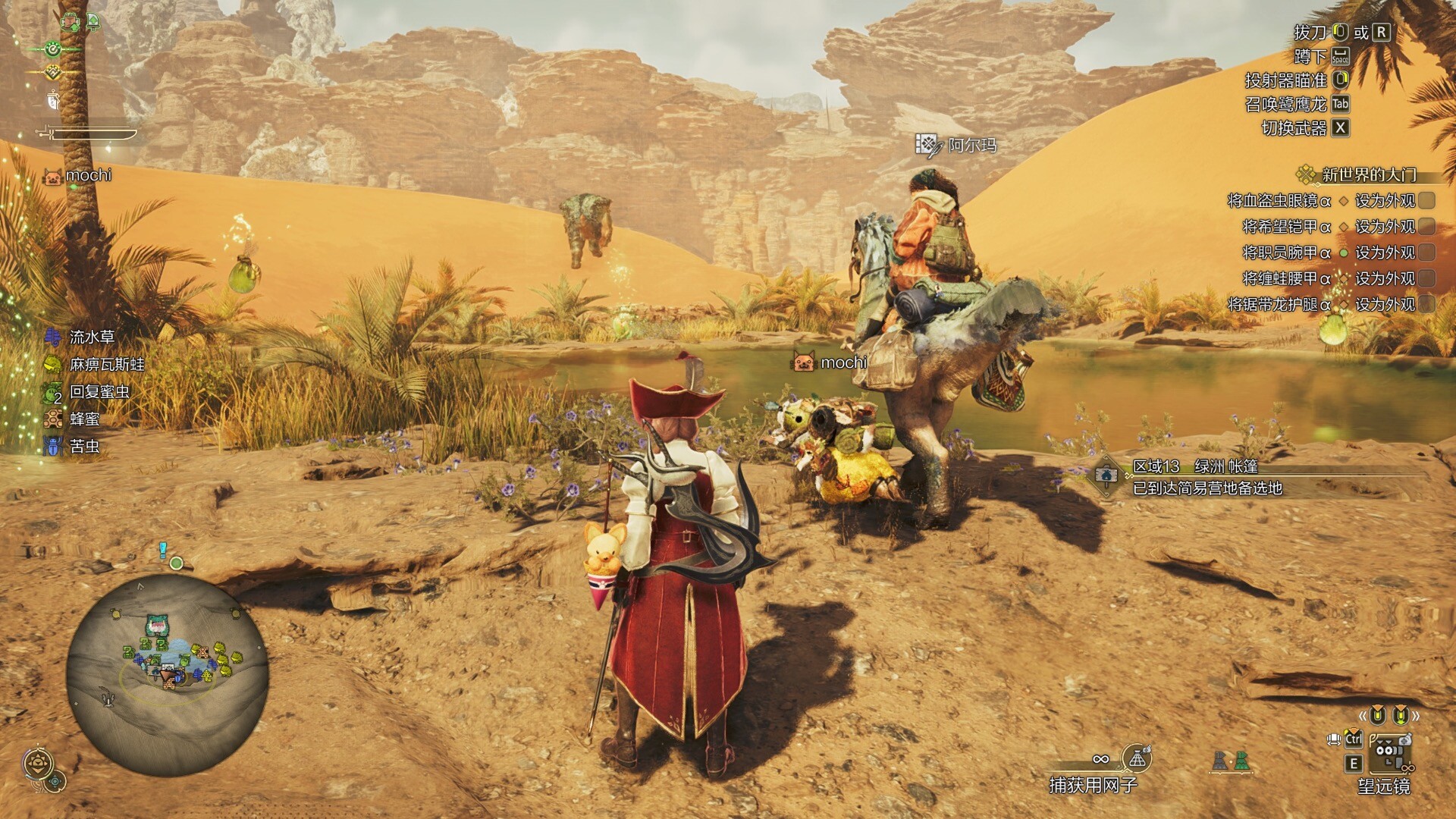1456x819 pixels.
Task: Click the 区域13 绿洲帐篷 camp notification
Action: (1206, 478)
